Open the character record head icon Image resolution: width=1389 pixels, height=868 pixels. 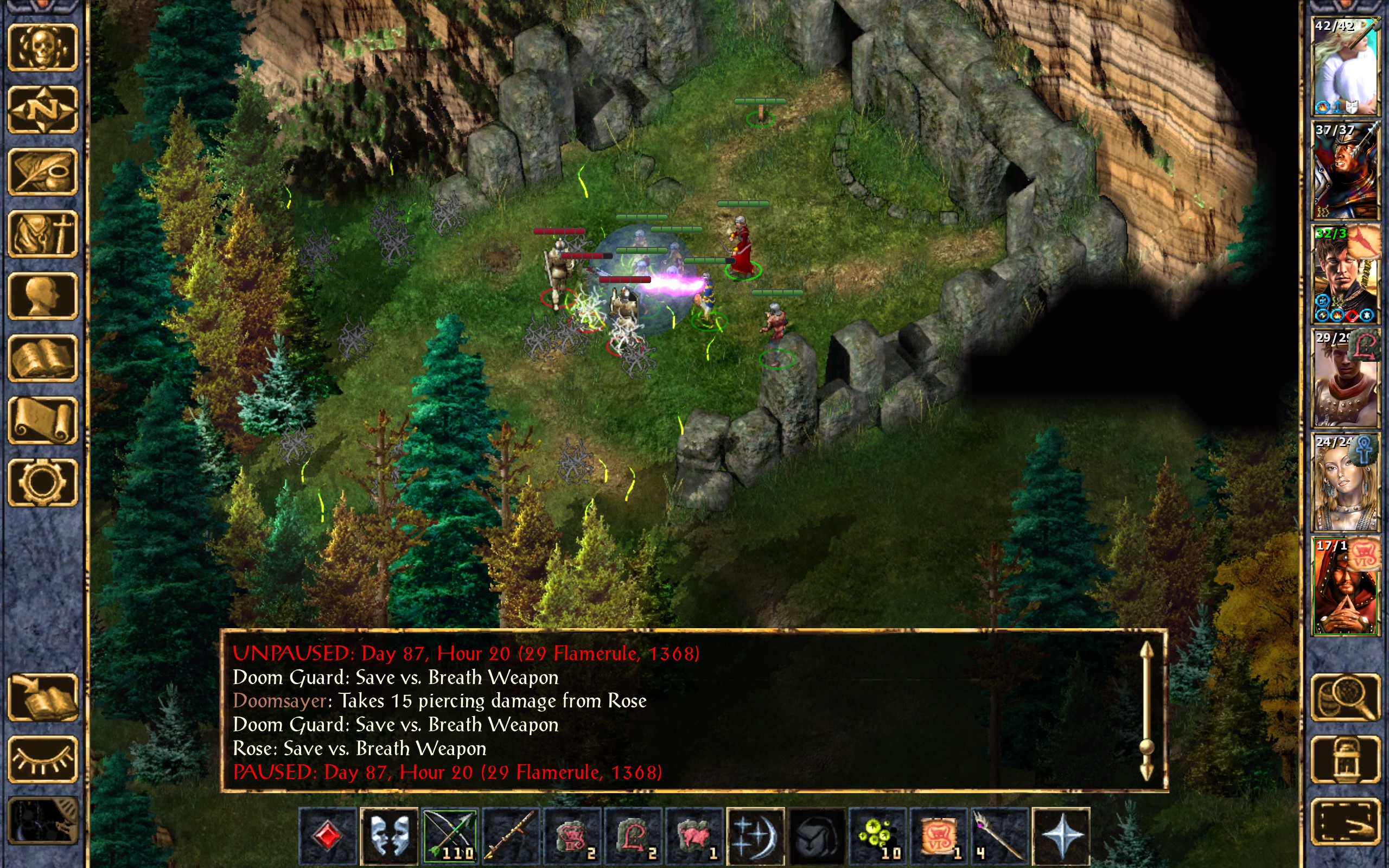tap(42, 296)
